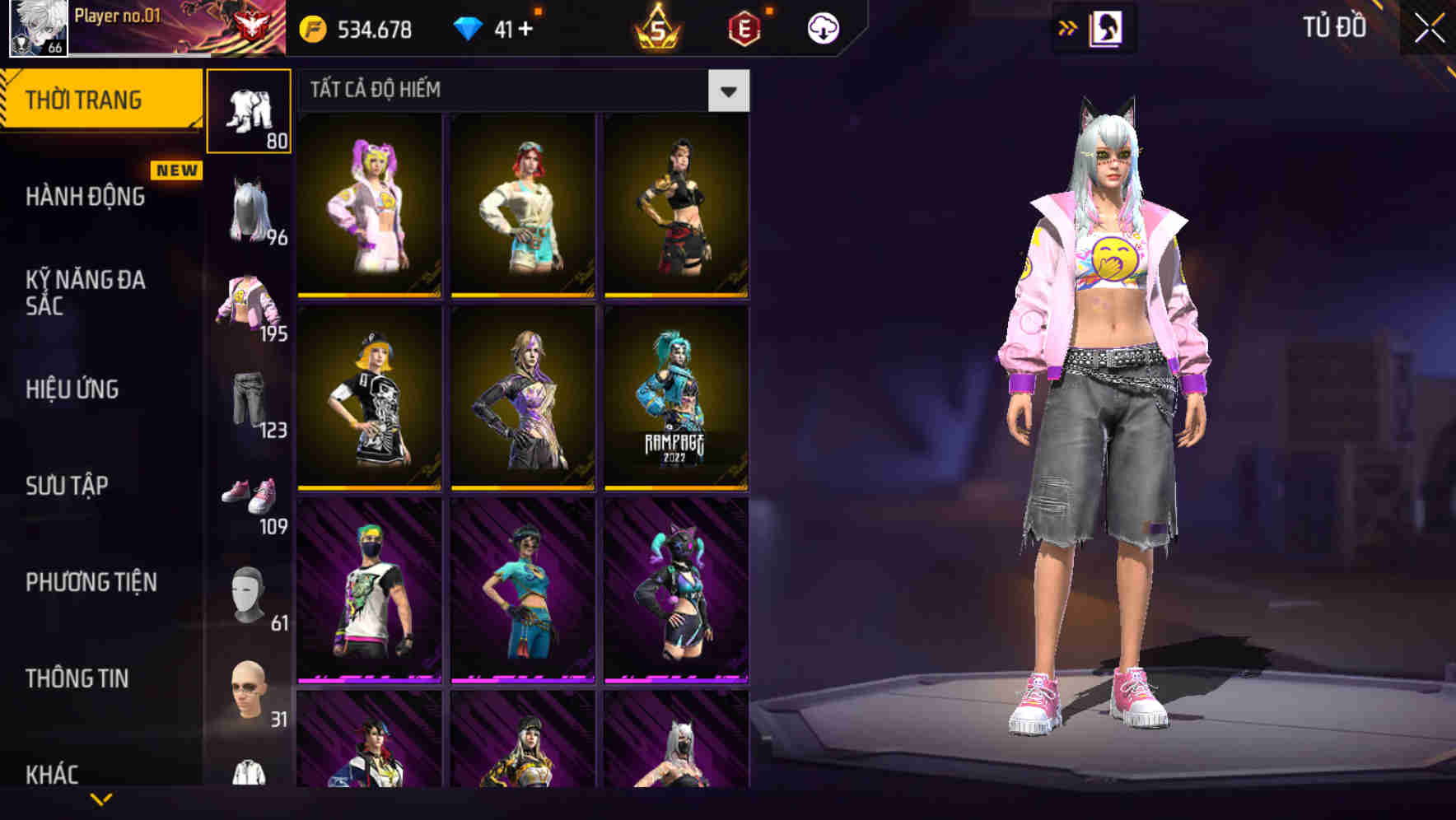Click the cloud download icon in the top bar

point(823,26)
